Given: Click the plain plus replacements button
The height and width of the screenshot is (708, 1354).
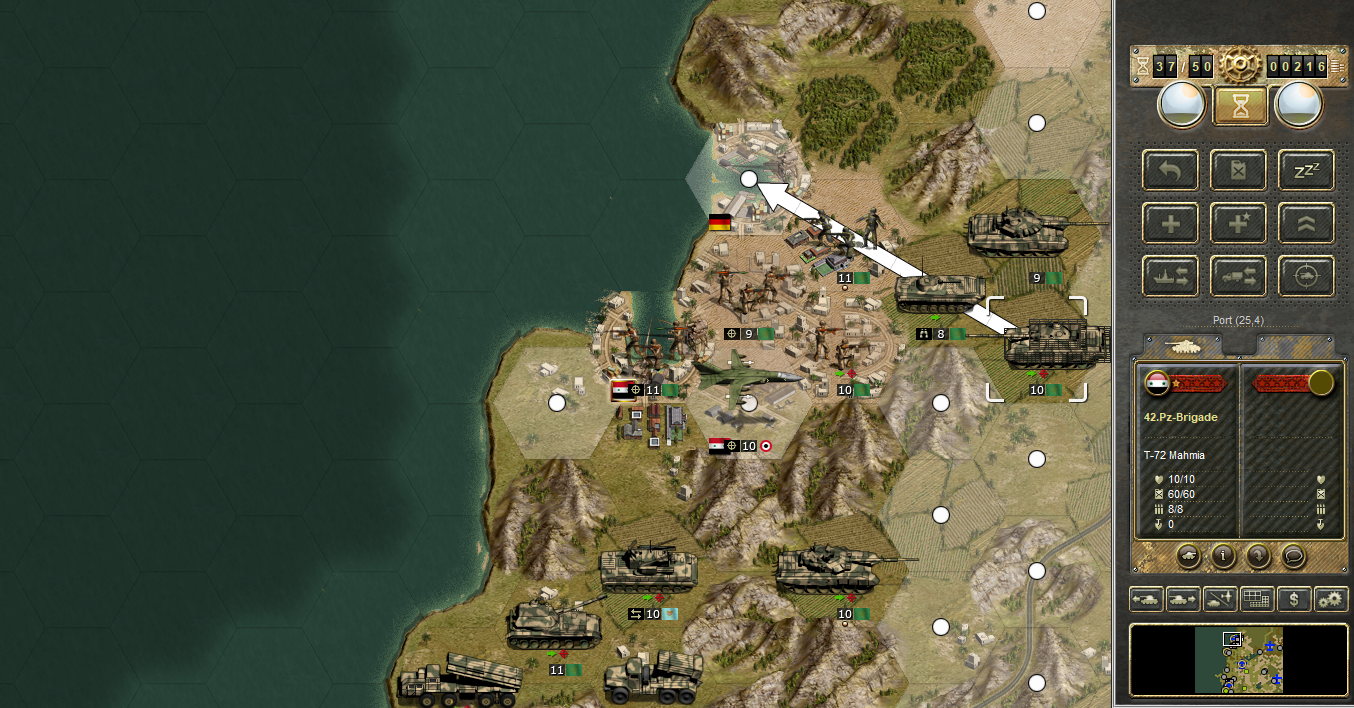Looking at the screenshot, I should [1170, 223].
